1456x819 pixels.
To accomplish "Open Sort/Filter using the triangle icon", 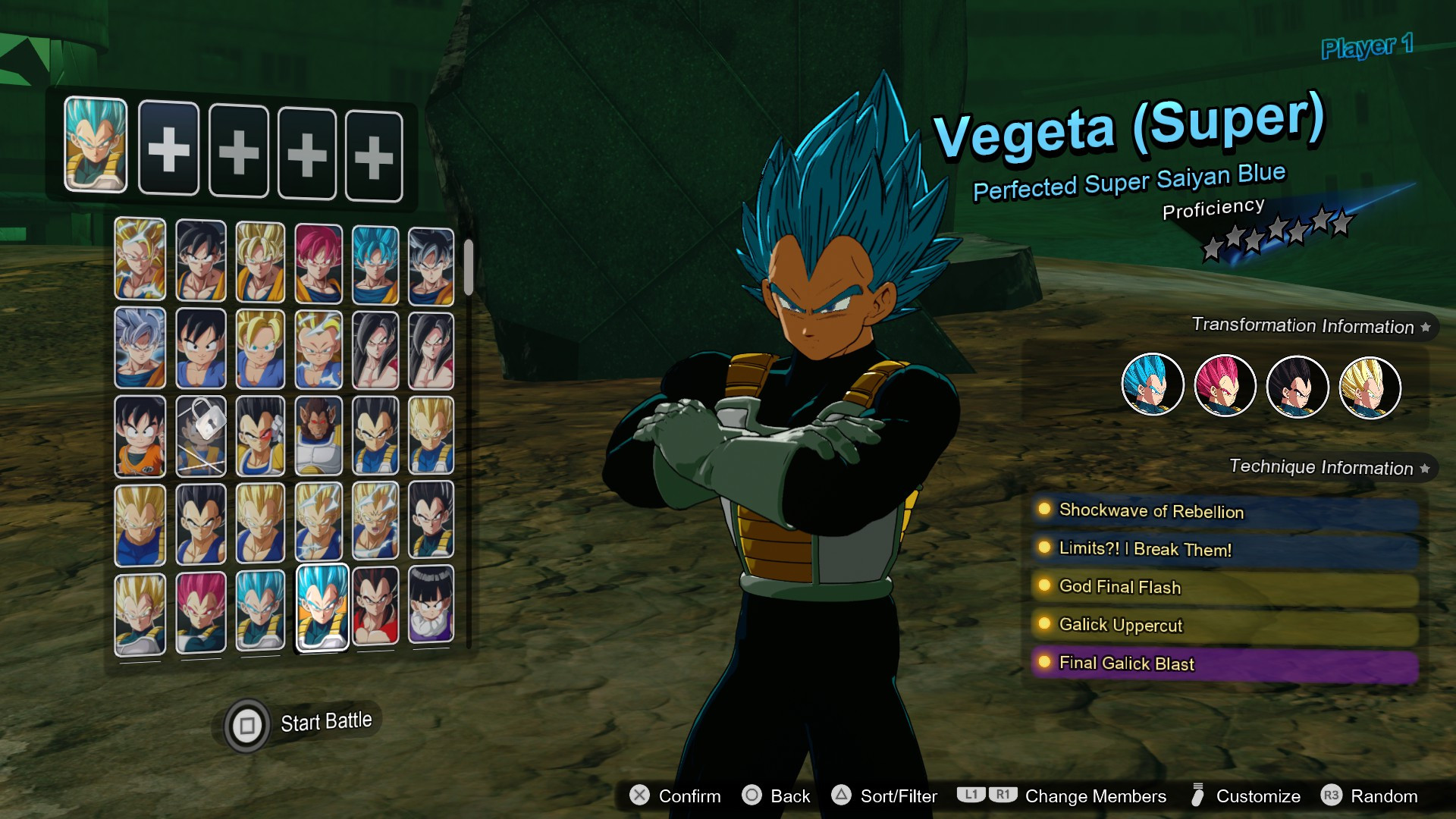I will (x=839, y=796).
